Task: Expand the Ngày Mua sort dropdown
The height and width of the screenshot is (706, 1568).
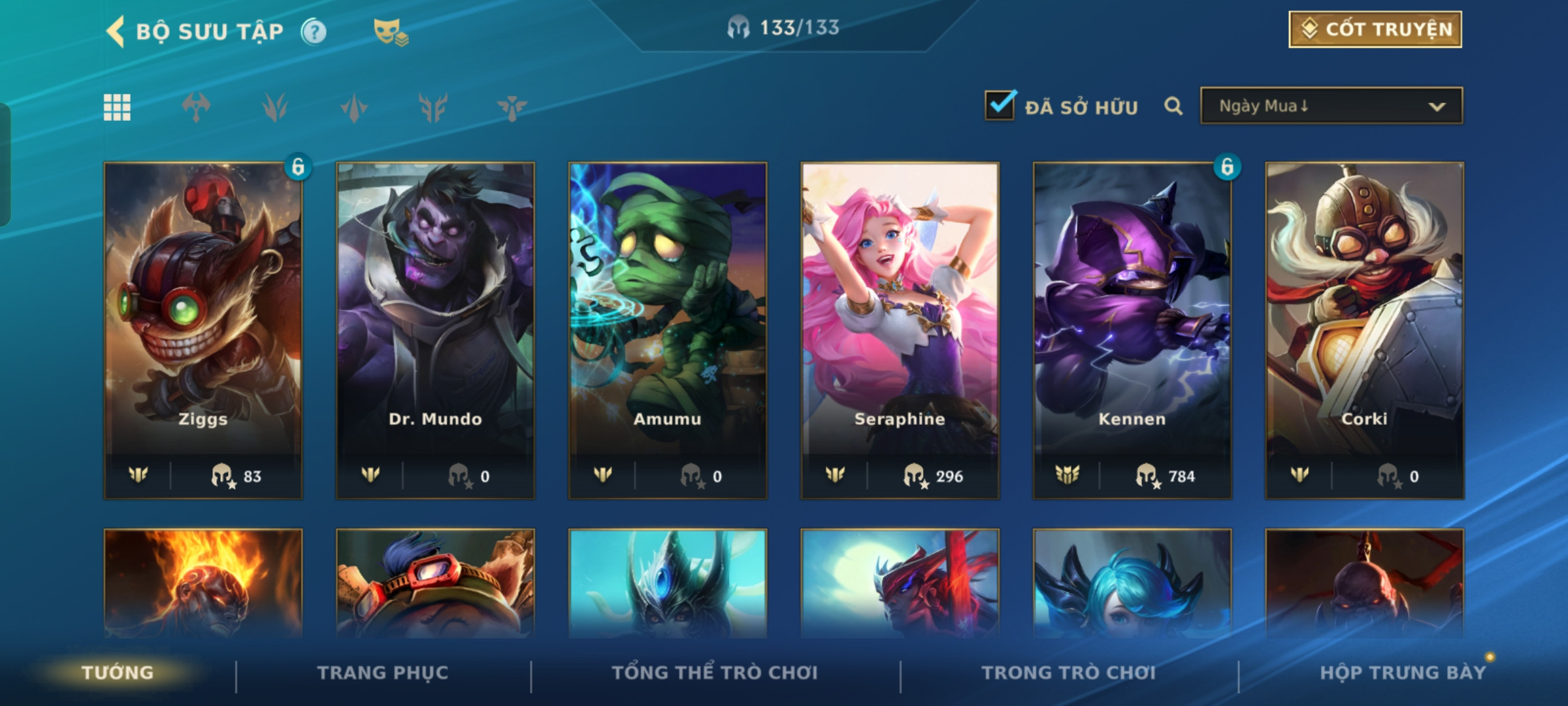Action: pyautogui.click(x=1331, y=106)
